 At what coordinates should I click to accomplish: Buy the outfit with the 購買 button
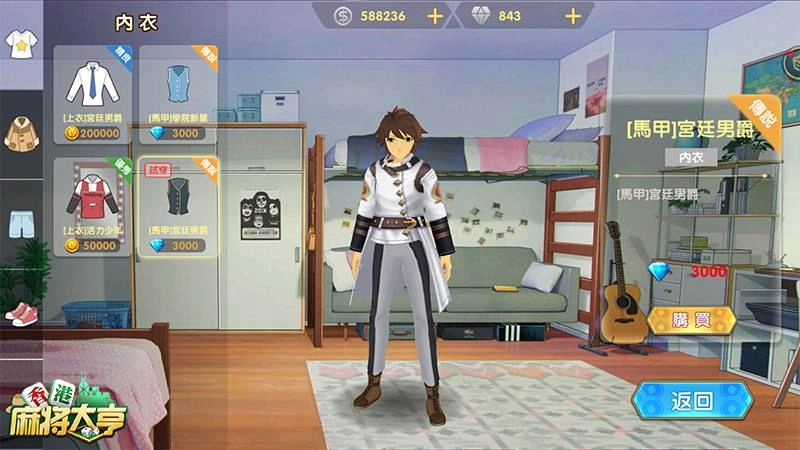pyautogui.click(x=691, y=321)
